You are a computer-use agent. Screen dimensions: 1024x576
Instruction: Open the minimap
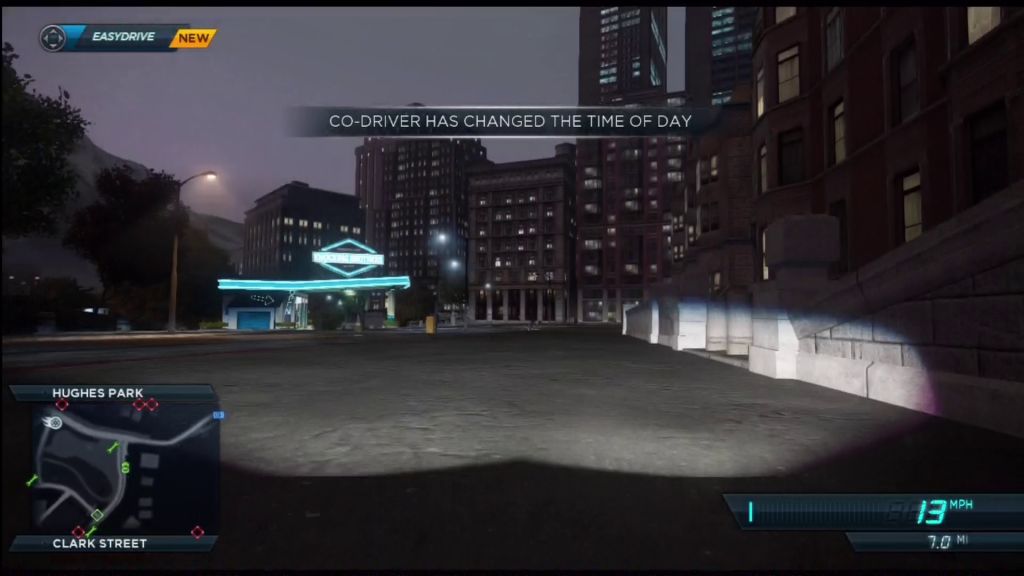115,467
